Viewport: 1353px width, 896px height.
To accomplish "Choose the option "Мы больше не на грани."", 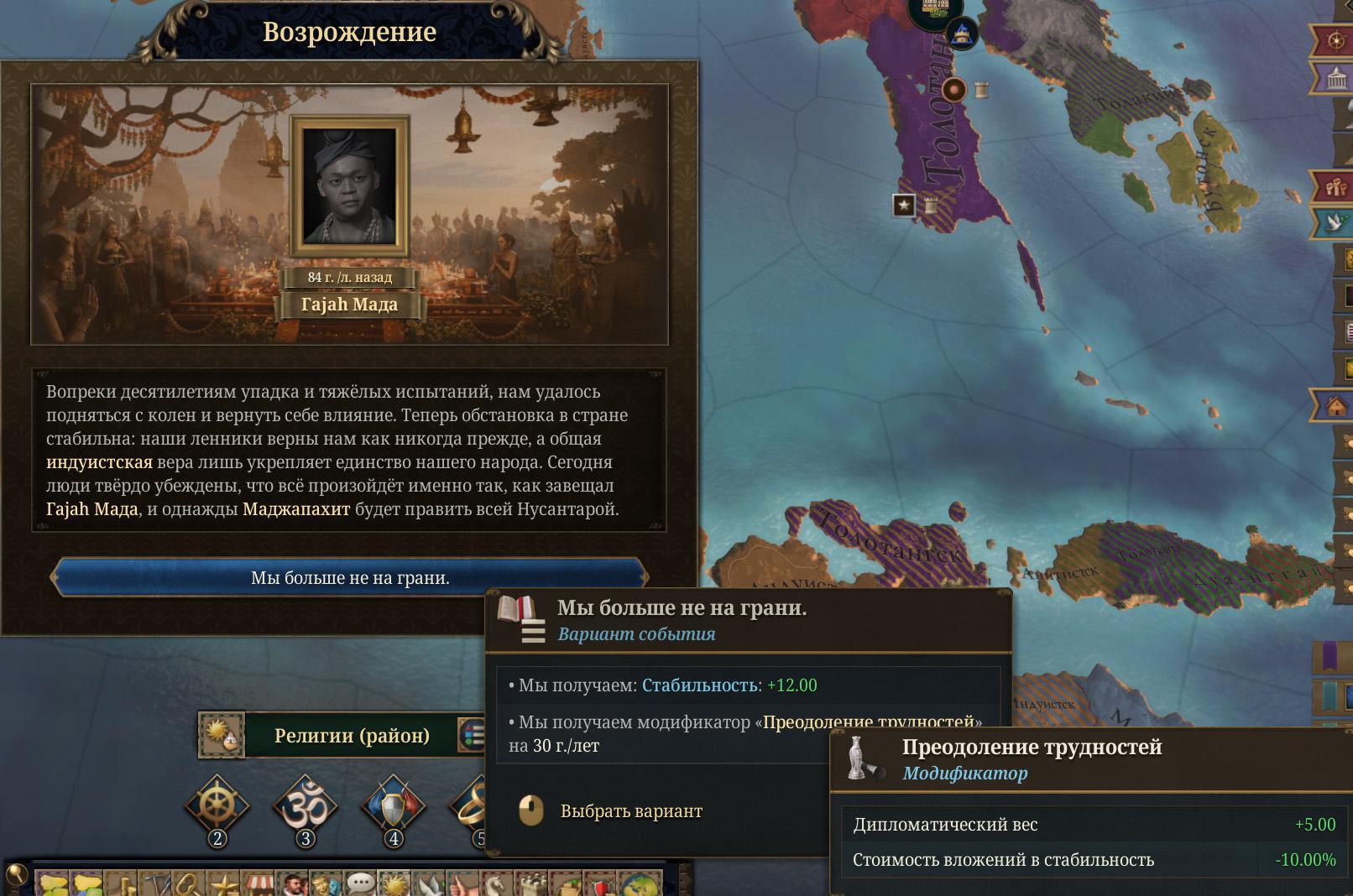I will click(x=349, y=578).
